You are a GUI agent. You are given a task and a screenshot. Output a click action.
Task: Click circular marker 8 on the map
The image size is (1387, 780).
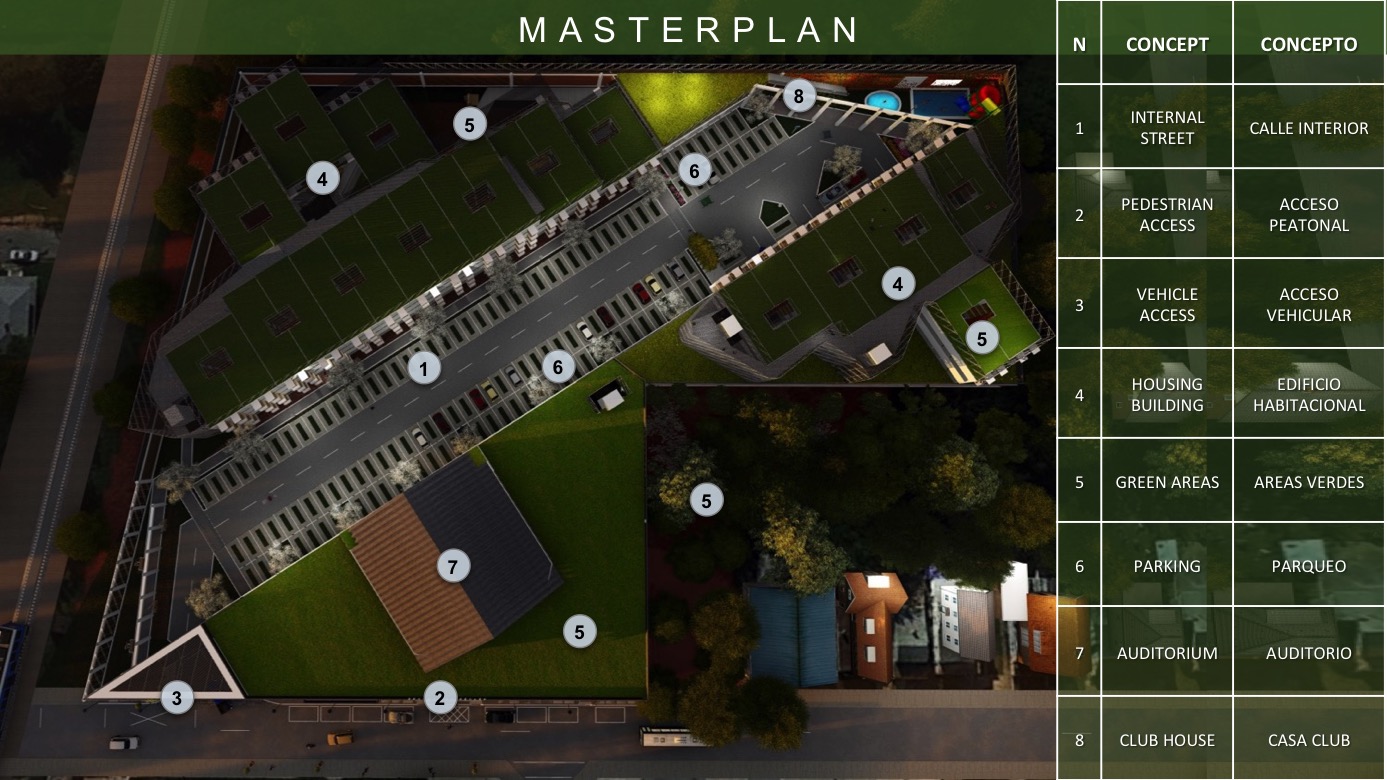[x=798, y=97]
